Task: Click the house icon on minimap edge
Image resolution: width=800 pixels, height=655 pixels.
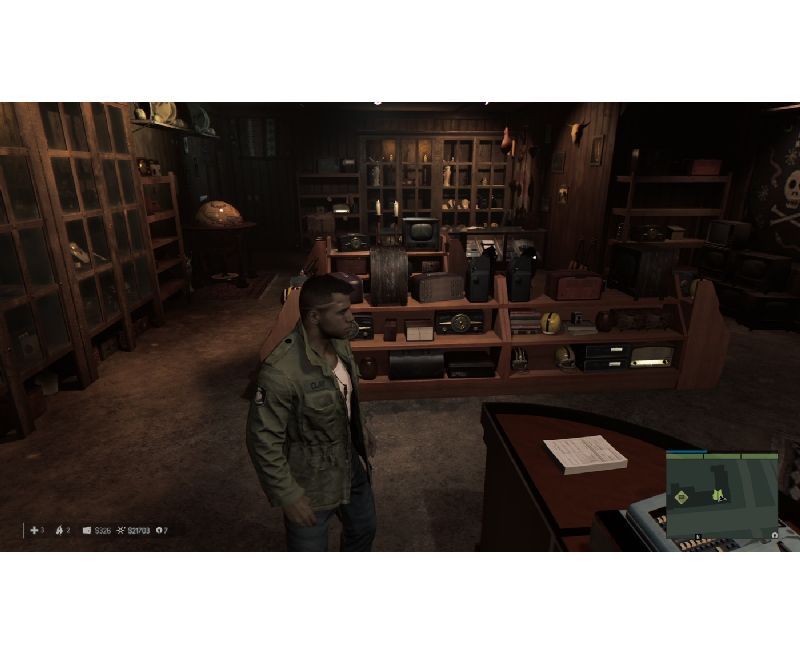Action: [x=774, y=535]
